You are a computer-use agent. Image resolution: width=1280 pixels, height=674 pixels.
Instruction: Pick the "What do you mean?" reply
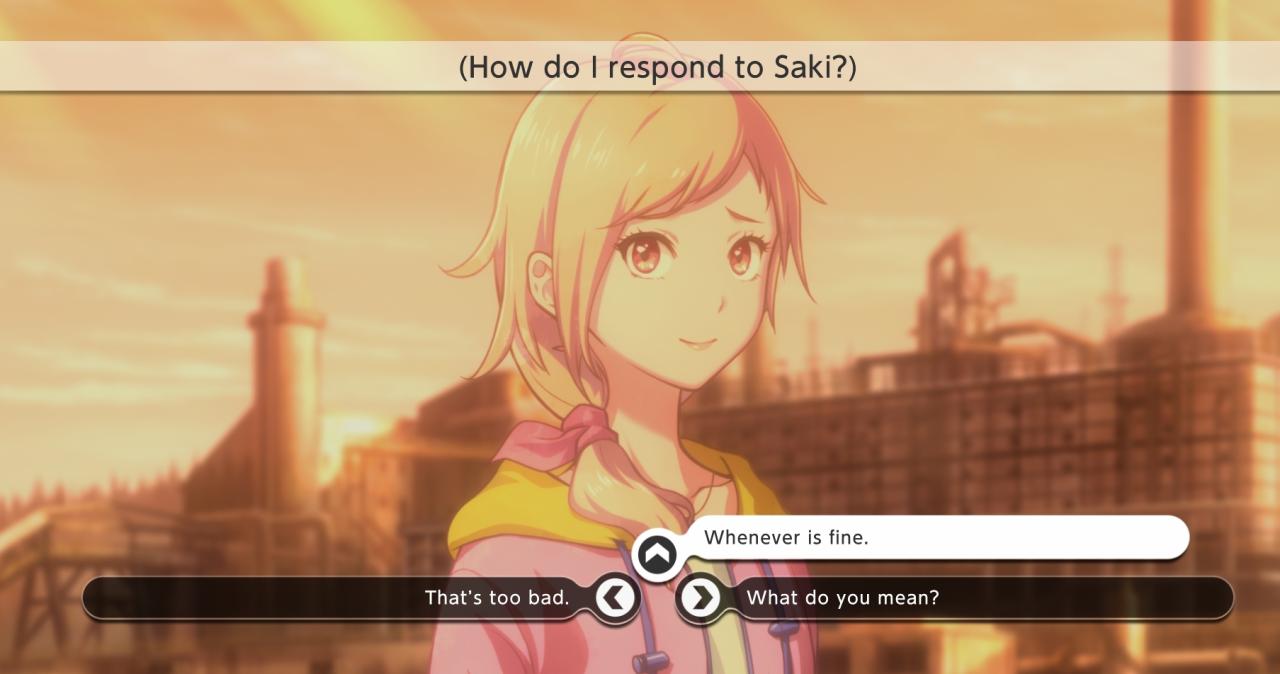pyautogui.click(x=842, y=598)
